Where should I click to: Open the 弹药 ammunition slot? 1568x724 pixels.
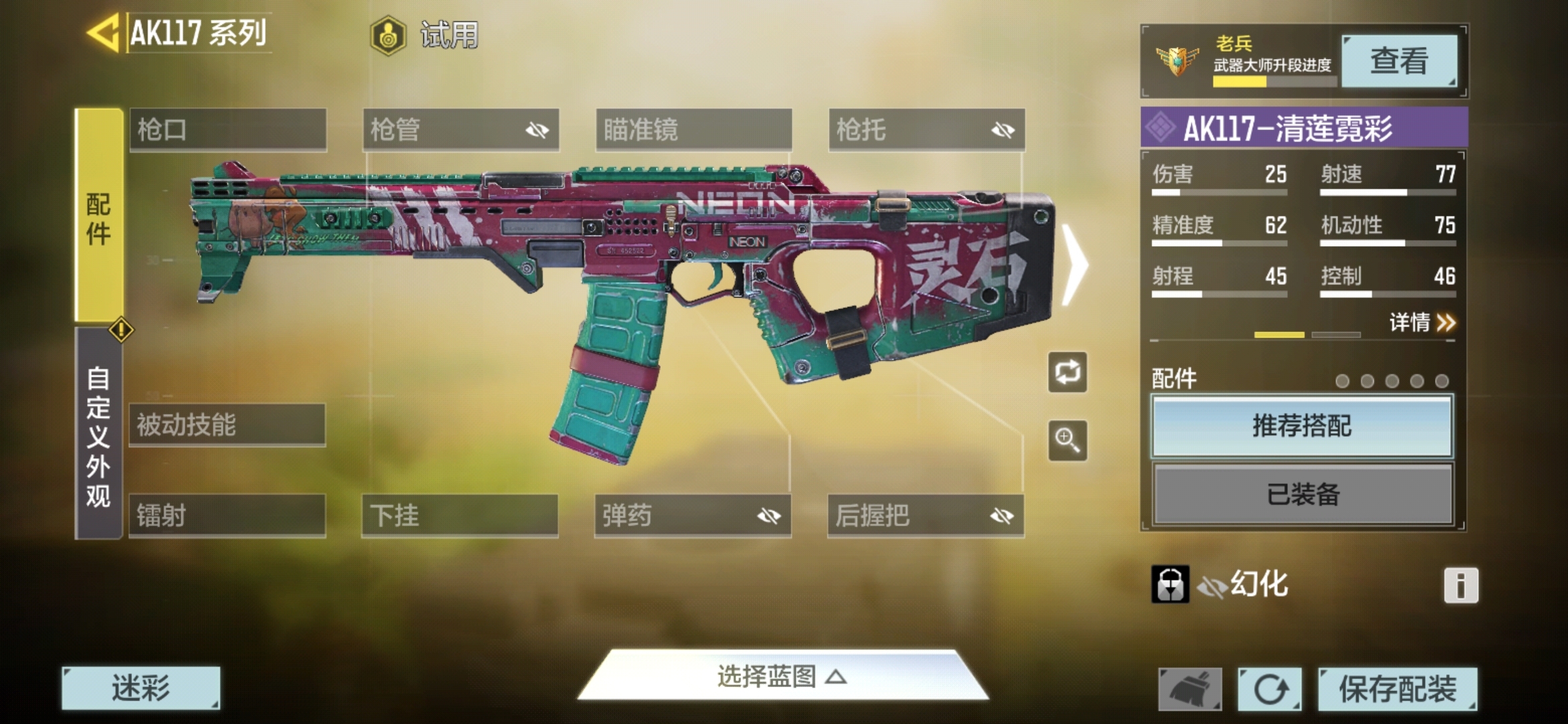pyautogui.click(x=692, y=516)
